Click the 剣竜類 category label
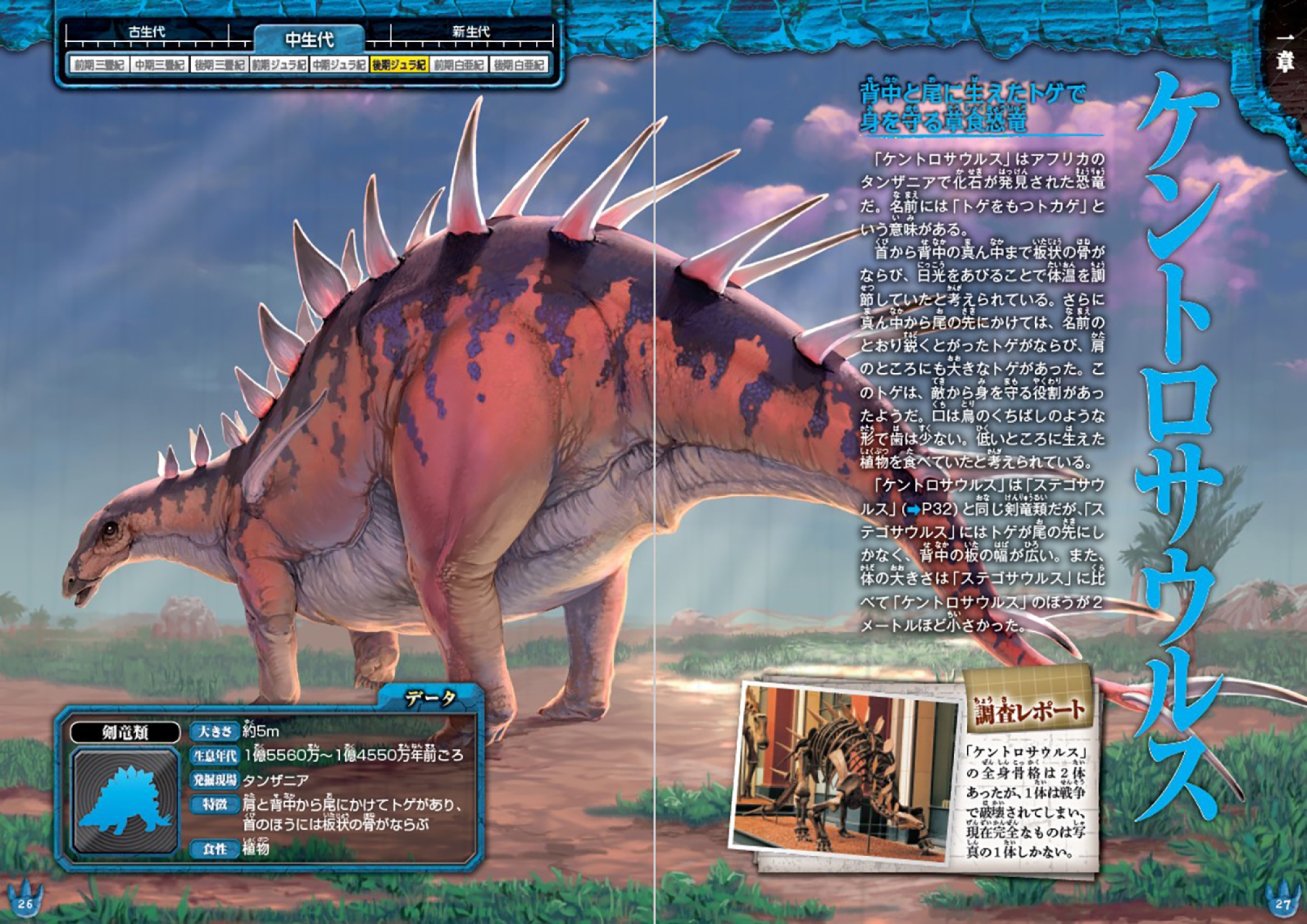This screenshot has width=1307, height=924. click(x=125, y=733)
